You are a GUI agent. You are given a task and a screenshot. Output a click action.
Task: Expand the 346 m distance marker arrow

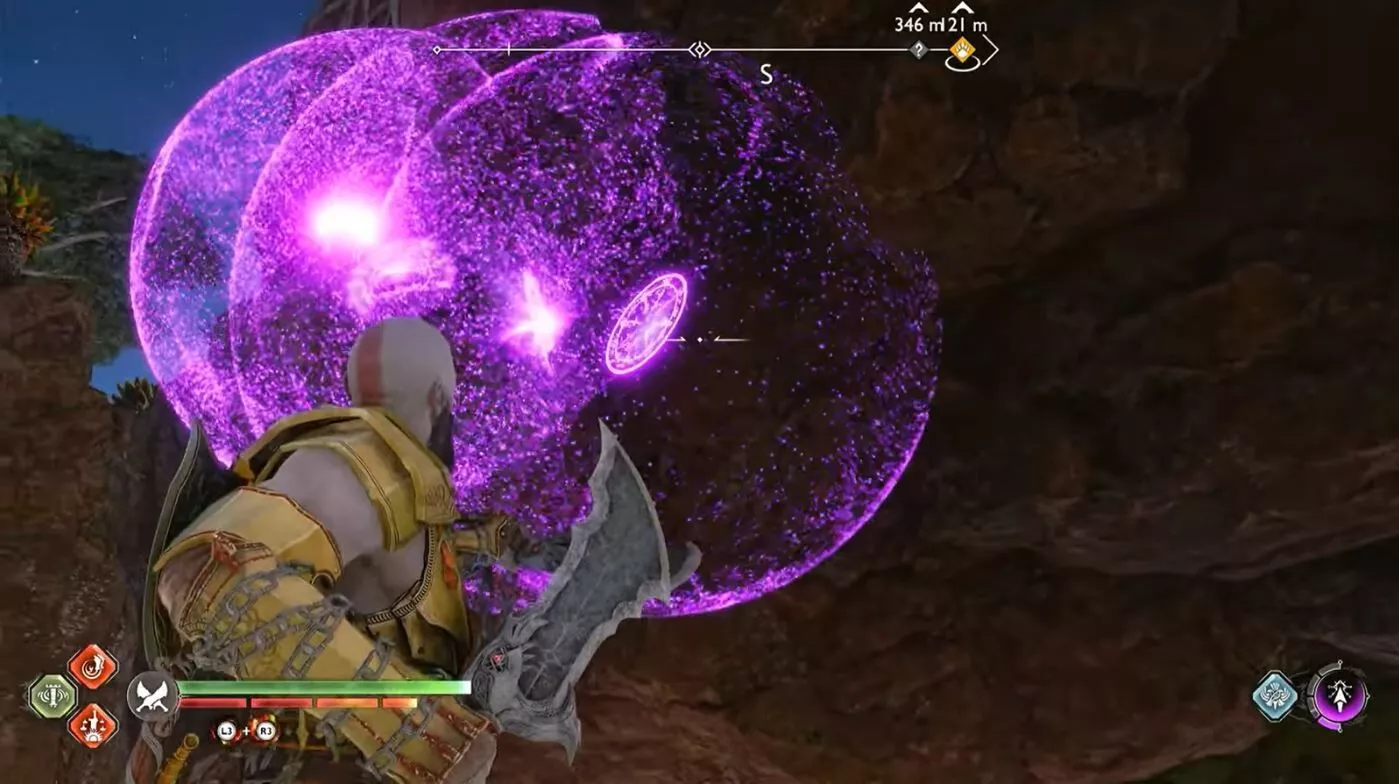point(917,8)
